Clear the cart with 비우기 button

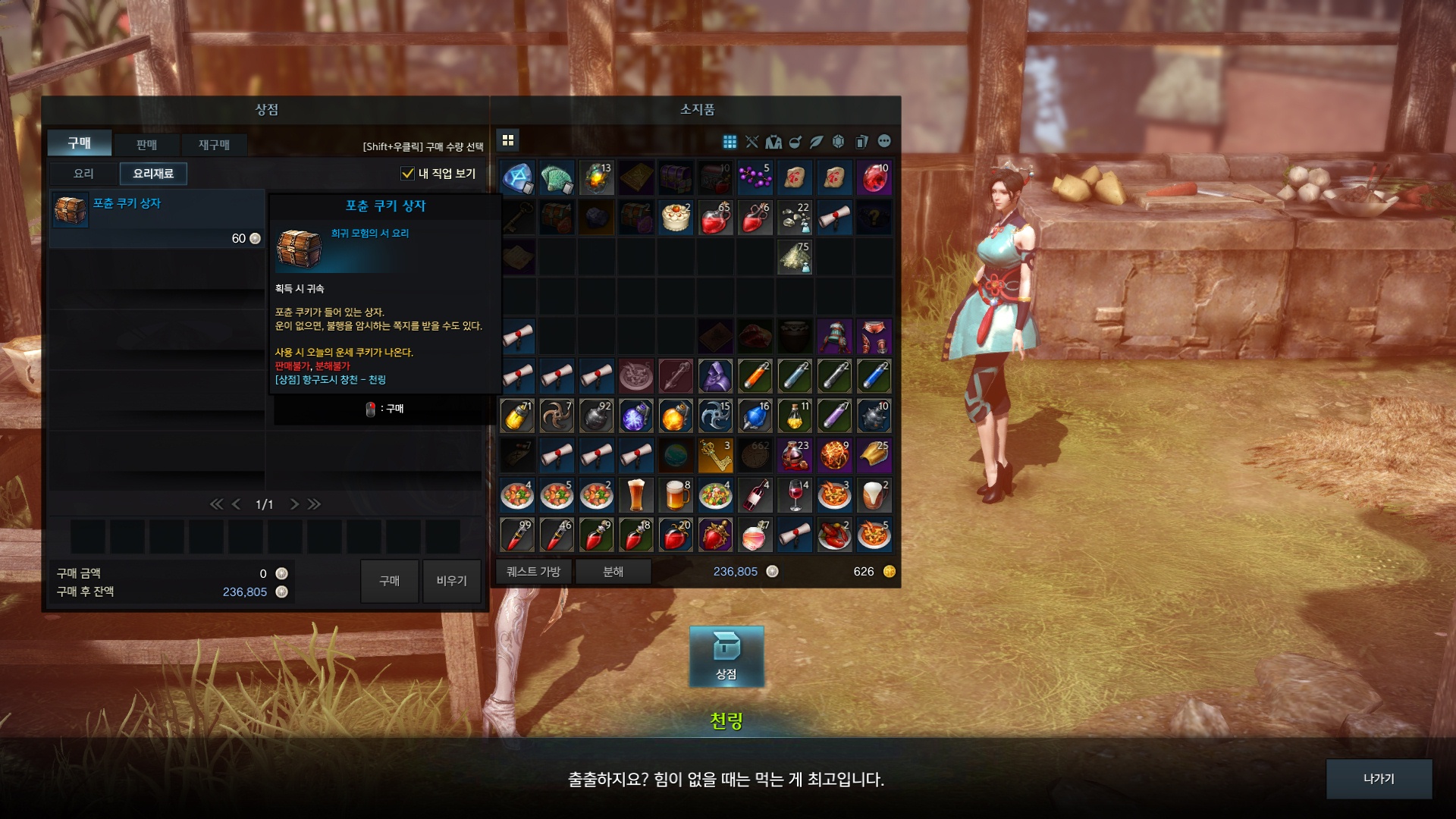coord(451,581)
